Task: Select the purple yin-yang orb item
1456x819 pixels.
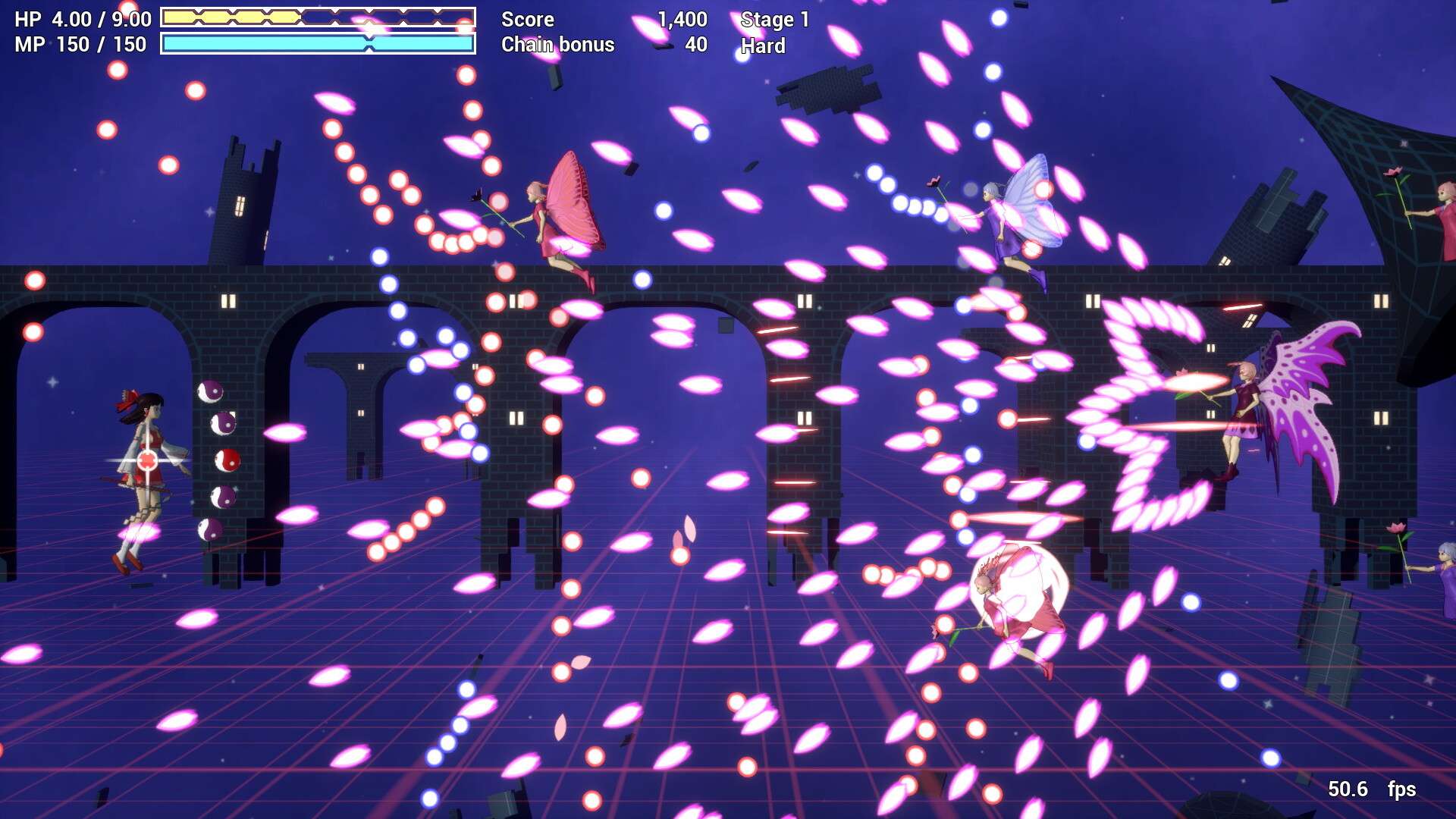Action: pyautogui.click(x=224, y=423)
